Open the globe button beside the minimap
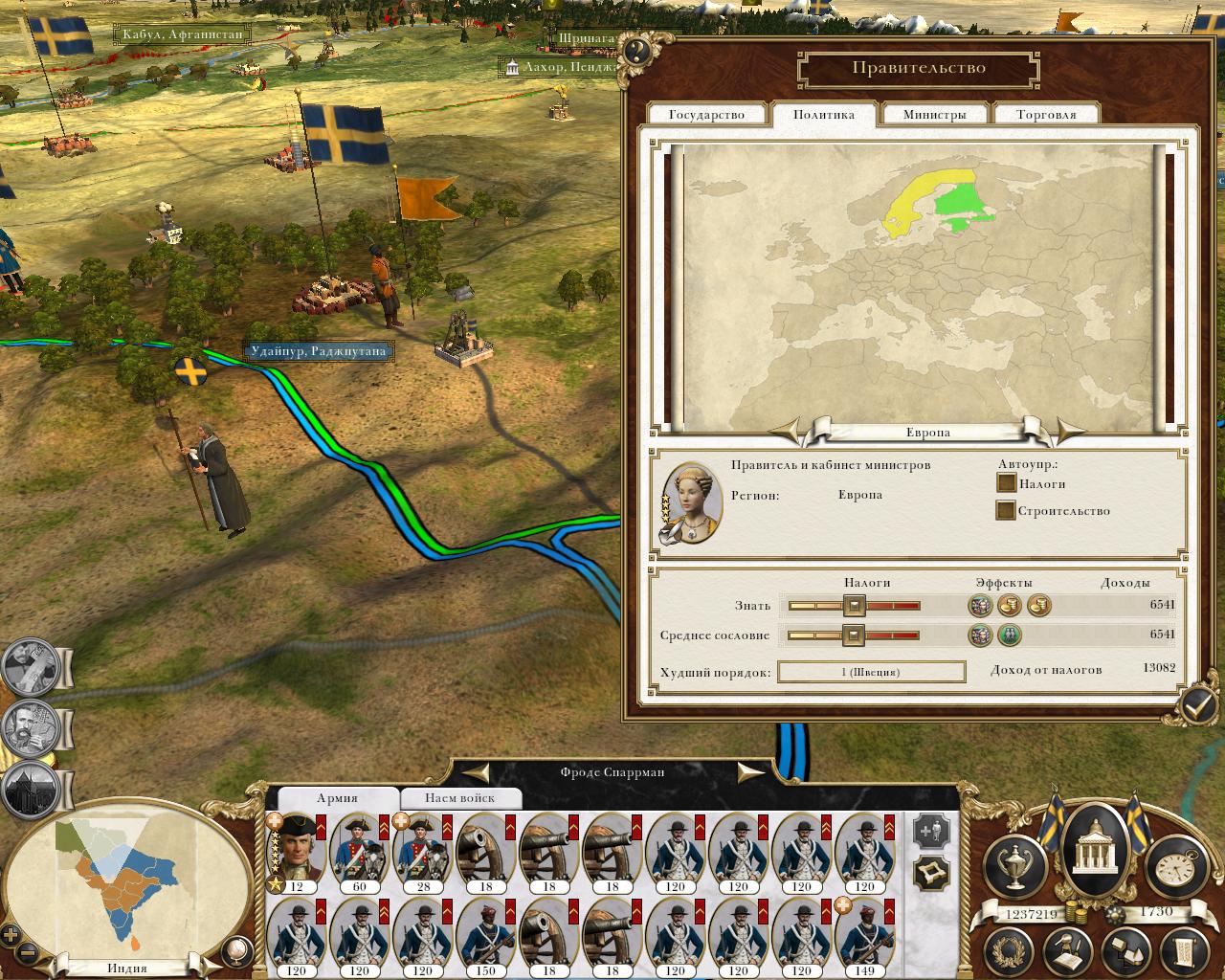Image resolution: width=1225 pixels, height=980 pixels. [x=235, y=950]
